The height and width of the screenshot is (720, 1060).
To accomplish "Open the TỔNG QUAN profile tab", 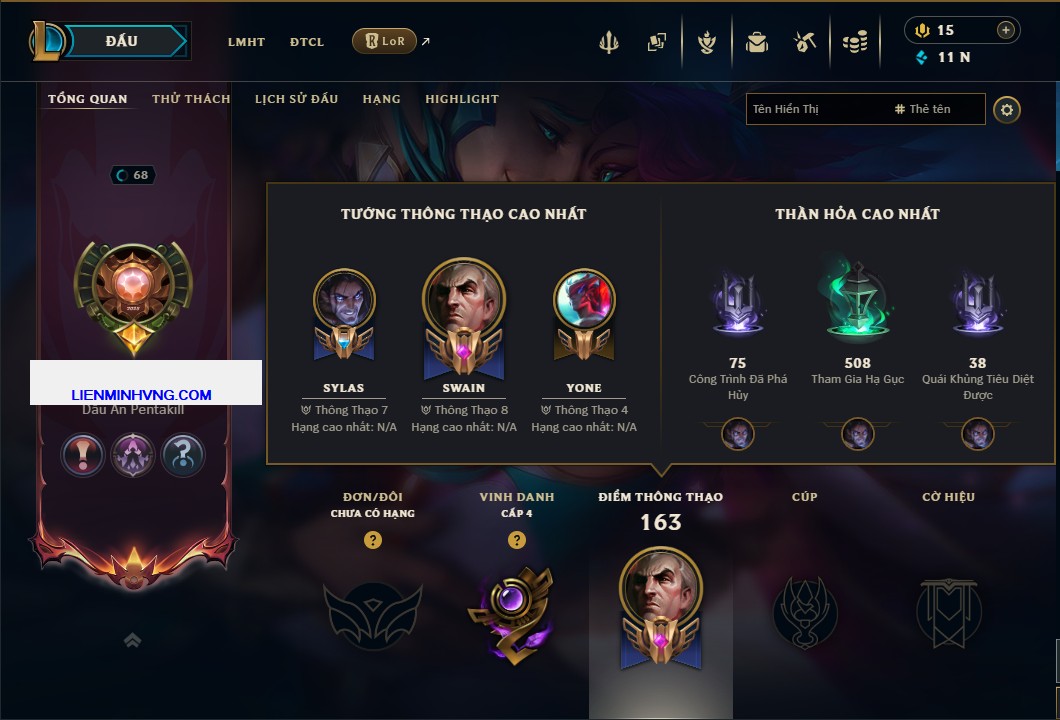I will (88, 99).
